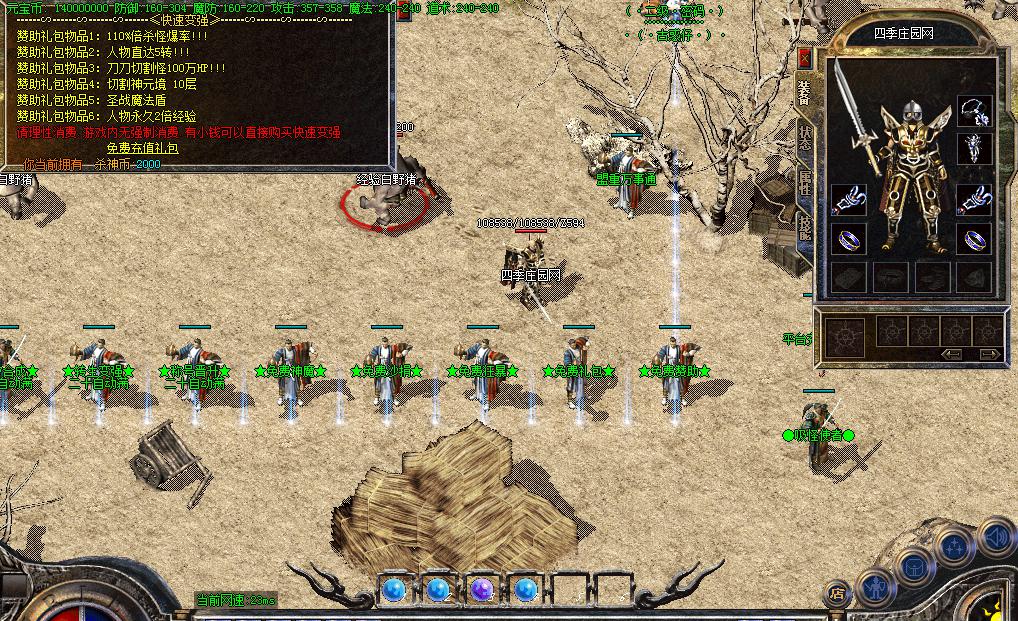Image resolution: width=1018 pixels, height=621 pixels.
Task: Select the right ring equipment slot
Action: [x=974, y=240]
